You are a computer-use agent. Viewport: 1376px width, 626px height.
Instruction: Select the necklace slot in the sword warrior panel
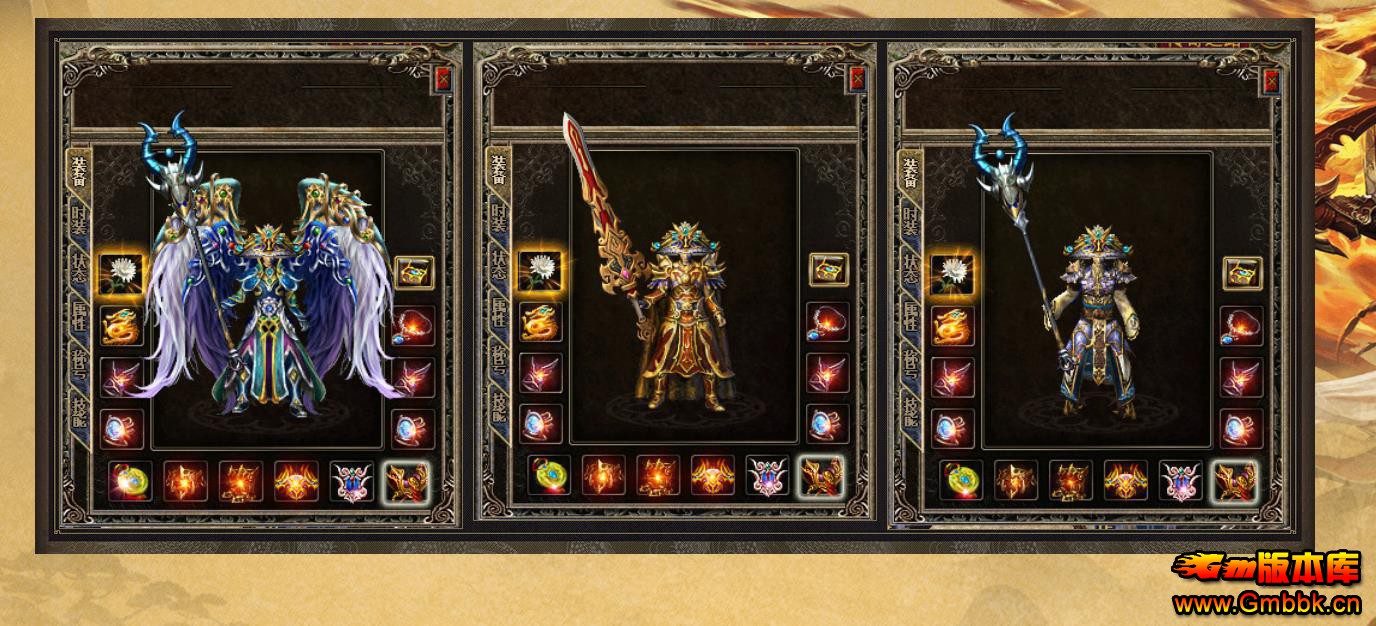point(828,322)
